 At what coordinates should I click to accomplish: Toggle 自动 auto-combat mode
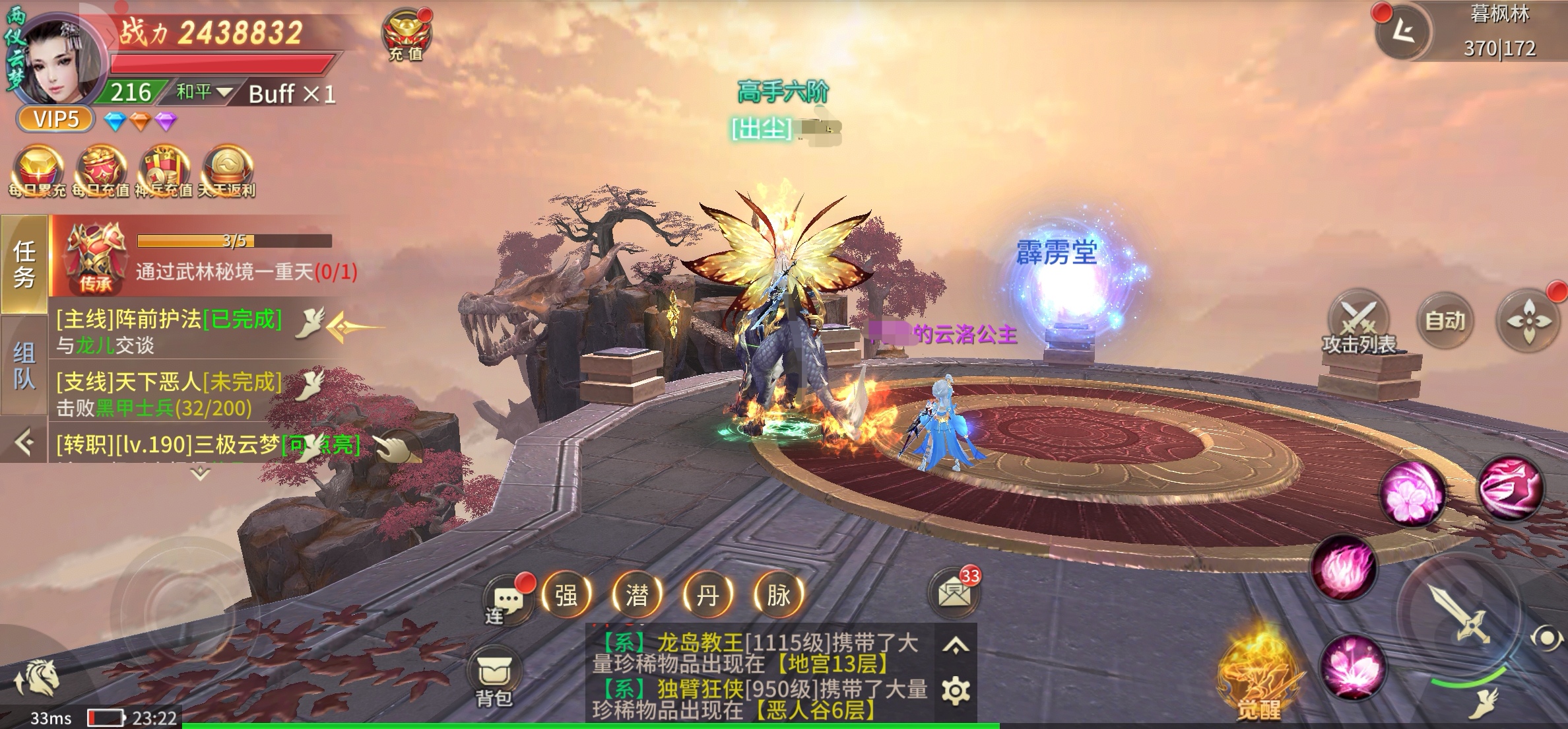1445,321
